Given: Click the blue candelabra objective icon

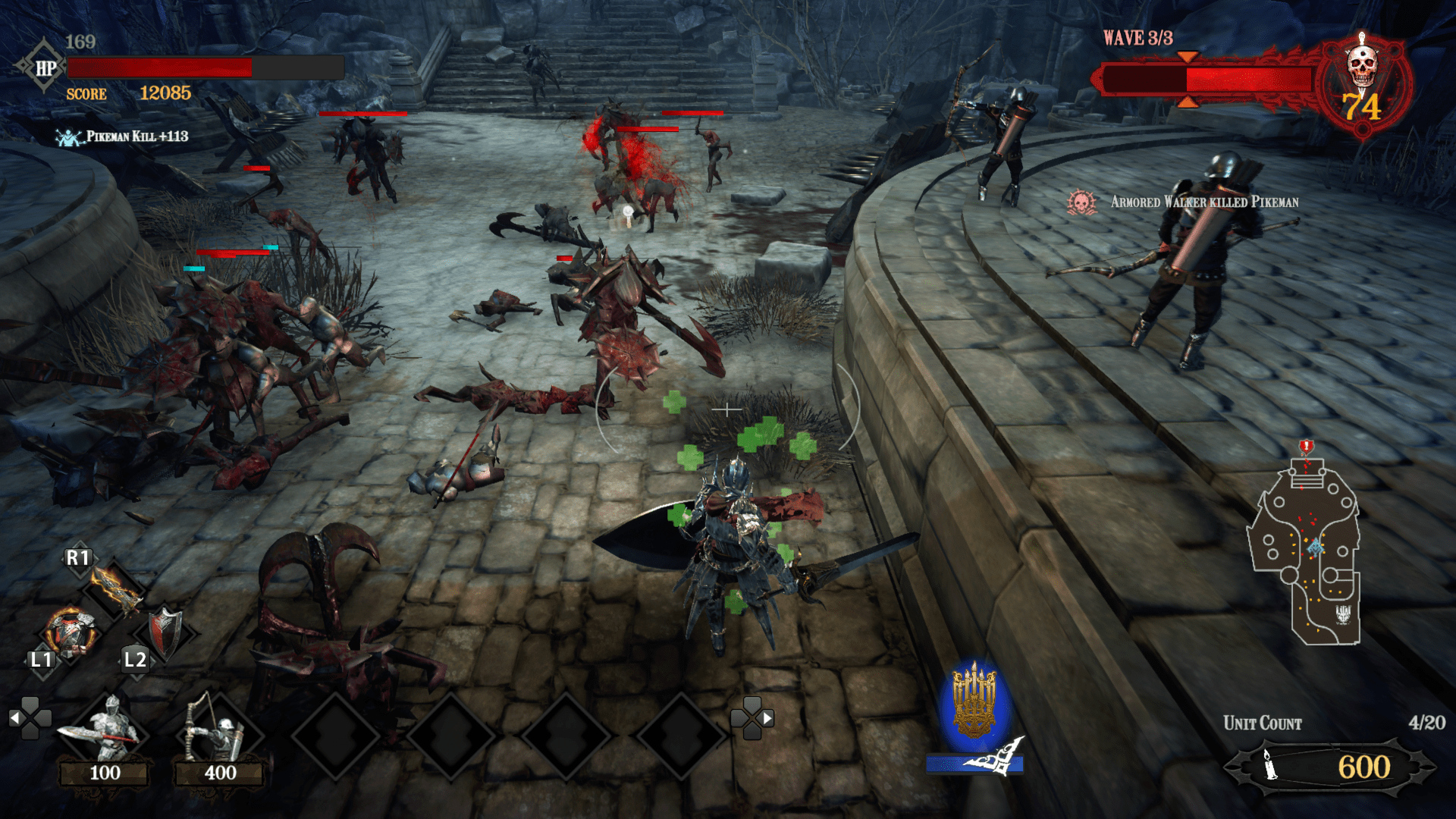Looking at the screenshot, I should click(x=975, y=698).
